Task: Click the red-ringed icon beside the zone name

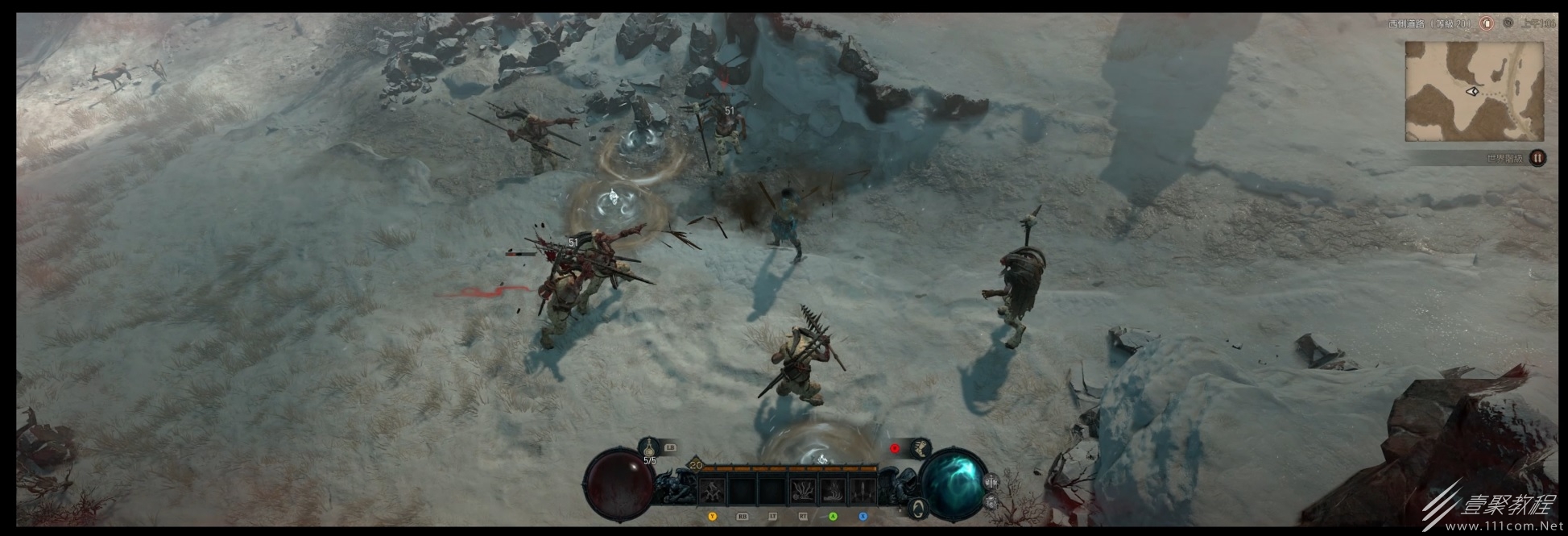Action: tap(1487, 23)
